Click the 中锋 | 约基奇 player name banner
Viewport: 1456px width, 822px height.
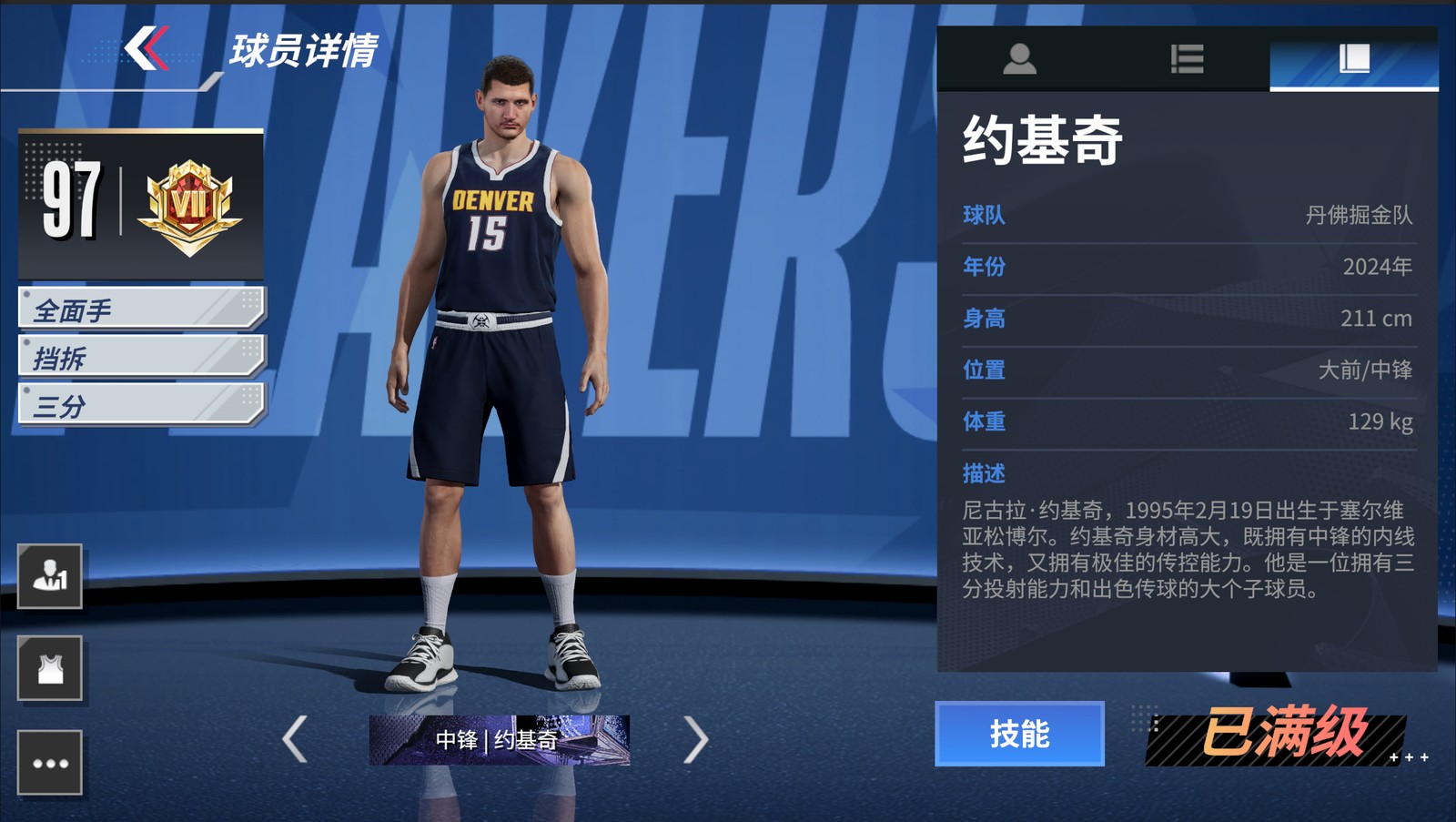point(499,739)
